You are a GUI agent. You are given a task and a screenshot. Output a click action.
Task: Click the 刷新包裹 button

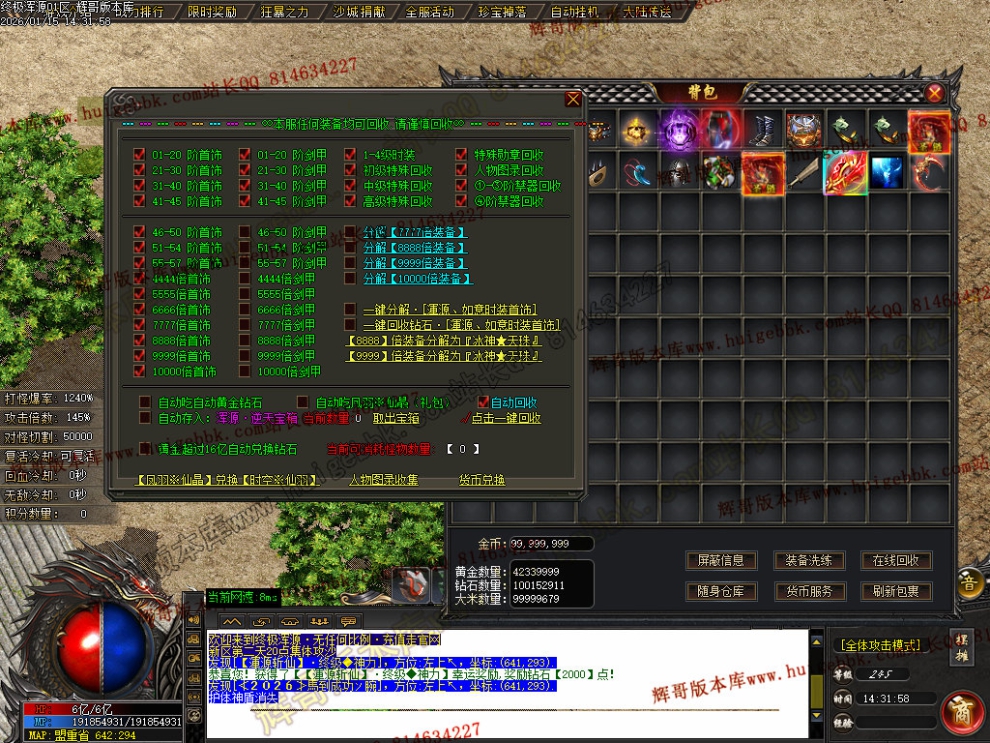[x=895, y=591]
